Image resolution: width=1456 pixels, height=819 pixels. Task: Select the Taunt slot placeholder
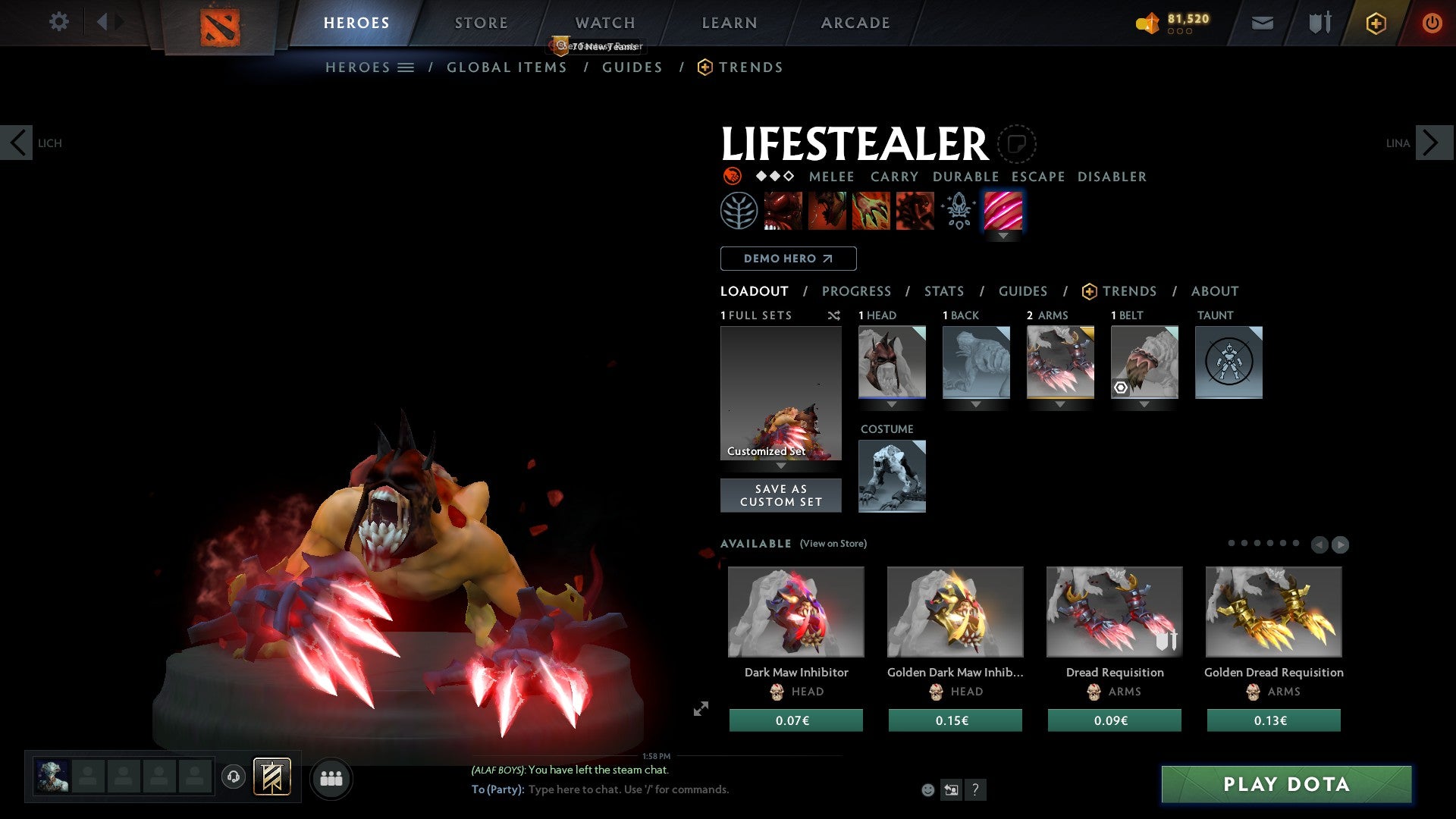click(x=1228, y=362)
